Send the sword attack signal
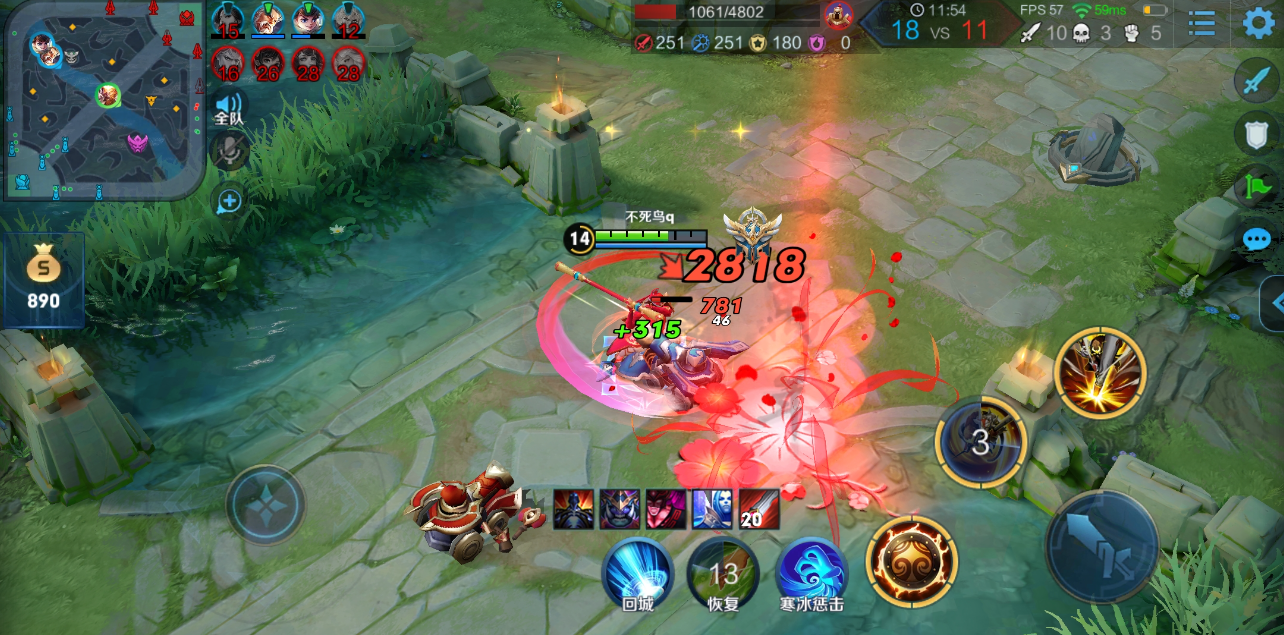Screen dimensions: 1284x635 (x=1257, y=80)
